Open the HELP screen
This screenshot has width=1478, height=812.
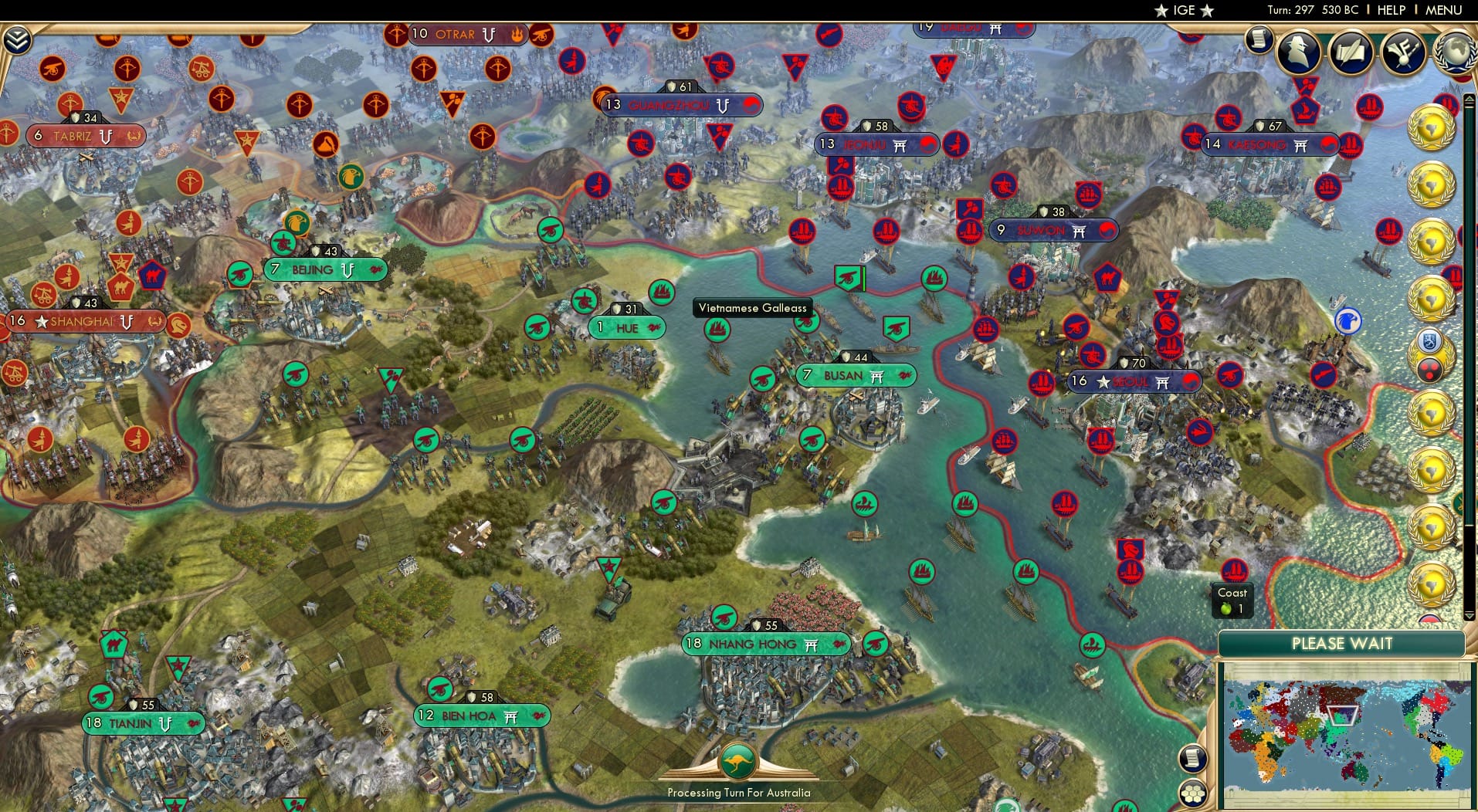[x=1390, y=10]
